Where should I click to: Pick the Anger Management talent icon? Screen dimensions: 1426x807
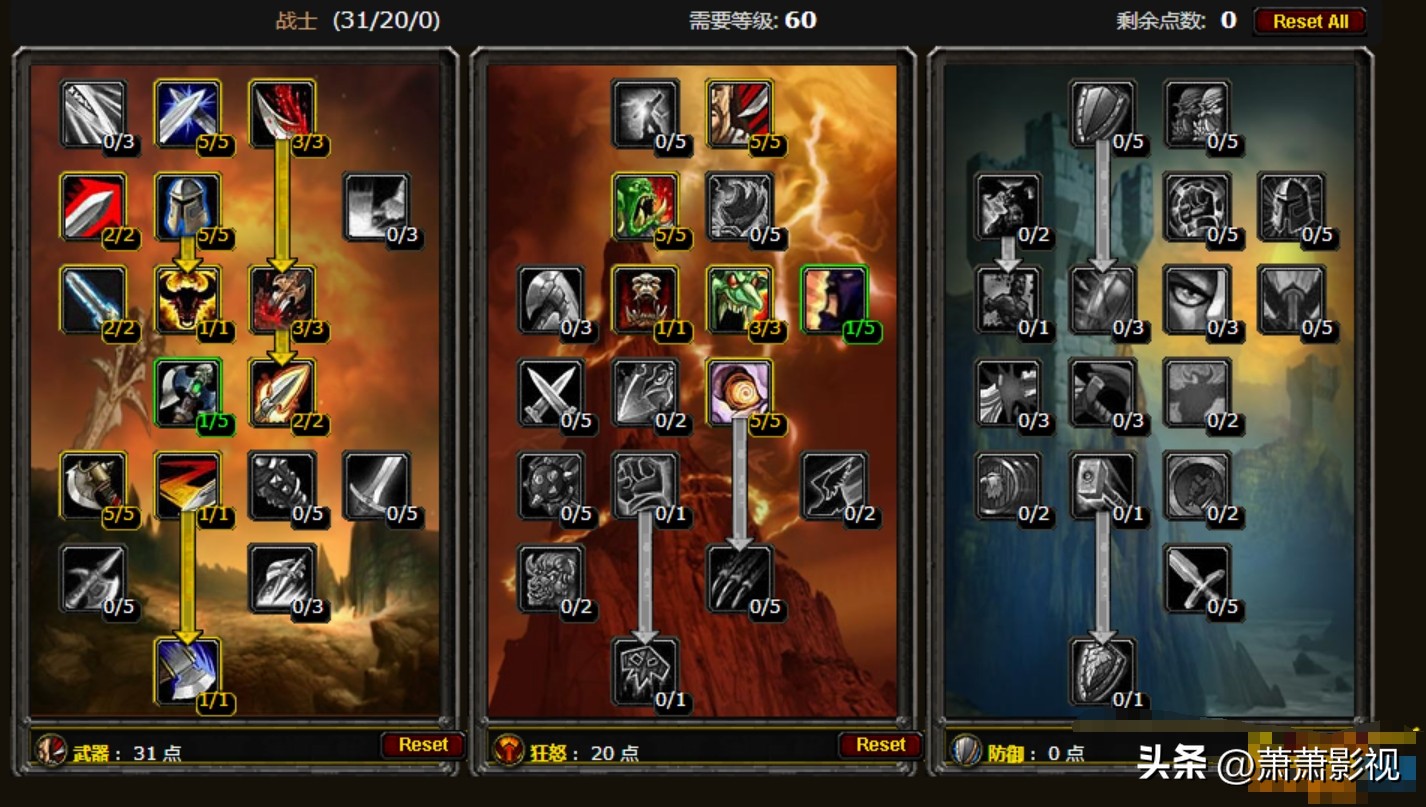point(187,300)
